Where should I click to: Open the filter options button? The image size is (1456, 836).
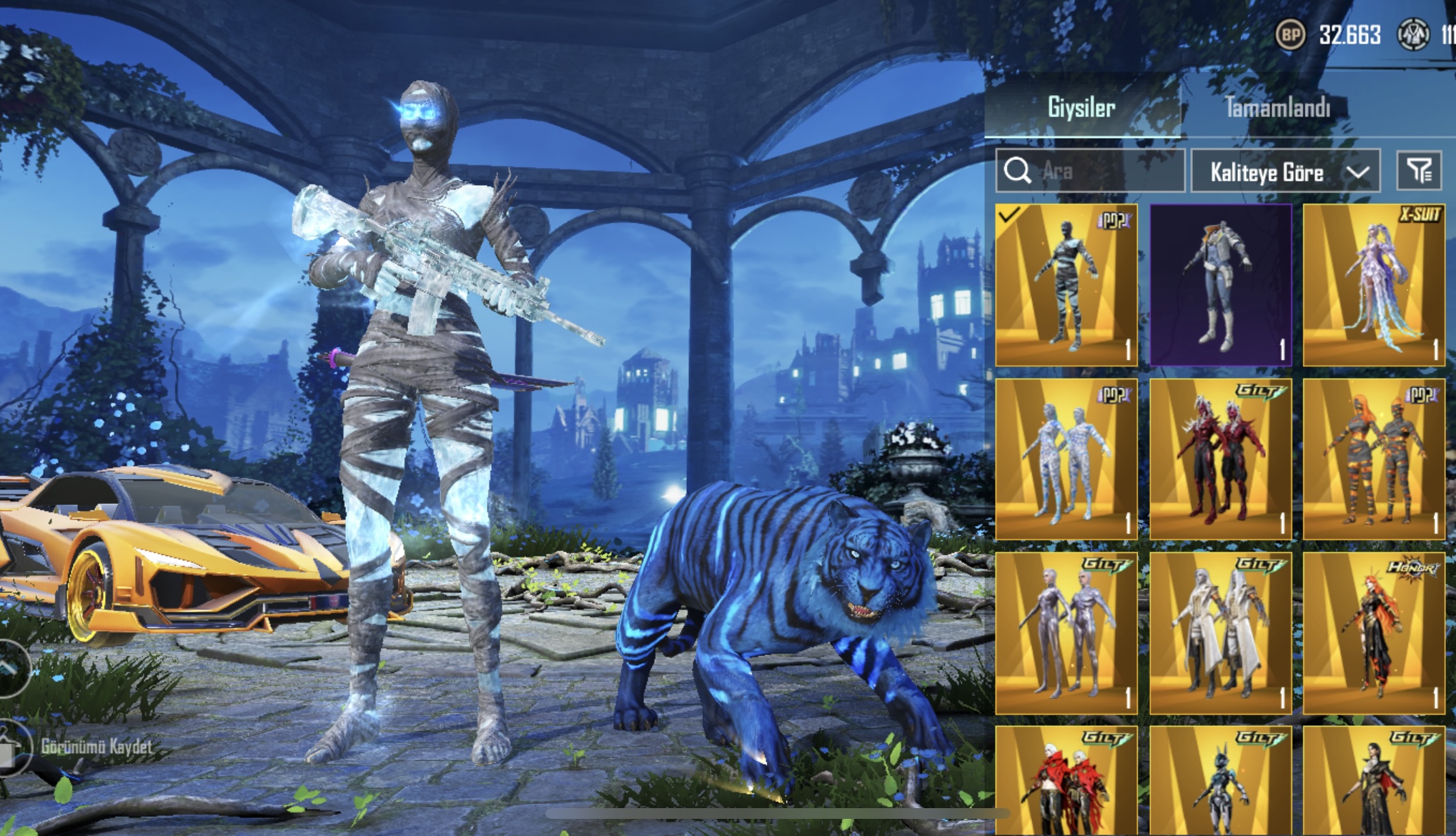pos(1419,171)
